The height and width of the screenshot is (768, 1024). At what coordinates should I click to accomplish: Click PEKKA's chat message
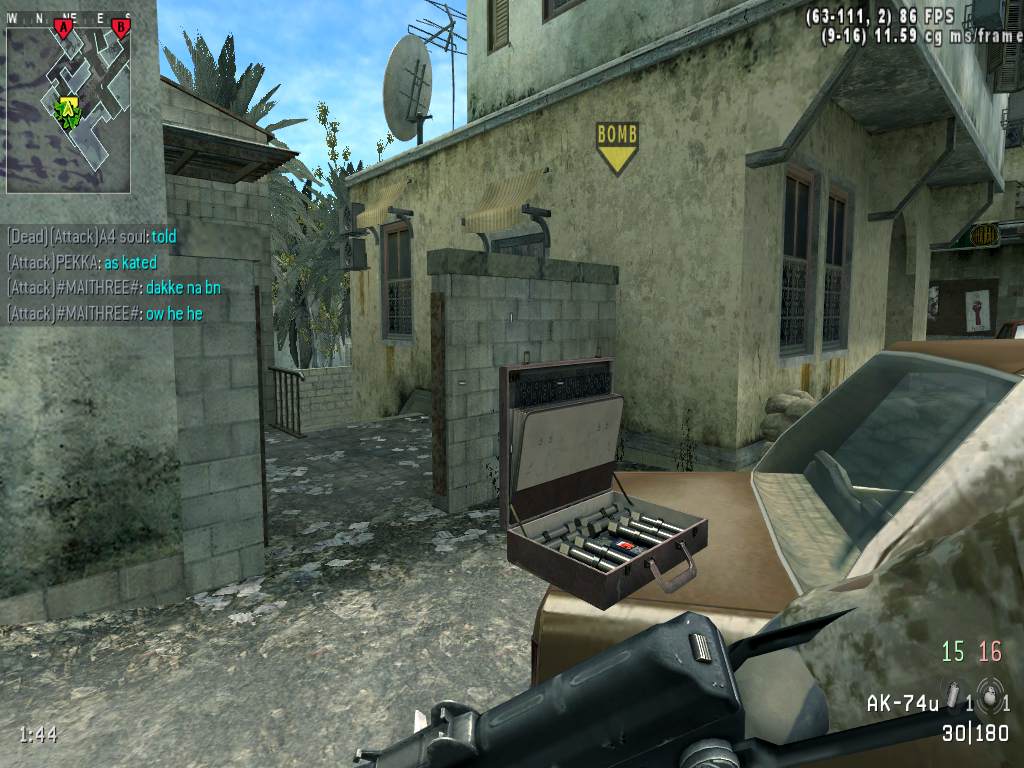82,262
